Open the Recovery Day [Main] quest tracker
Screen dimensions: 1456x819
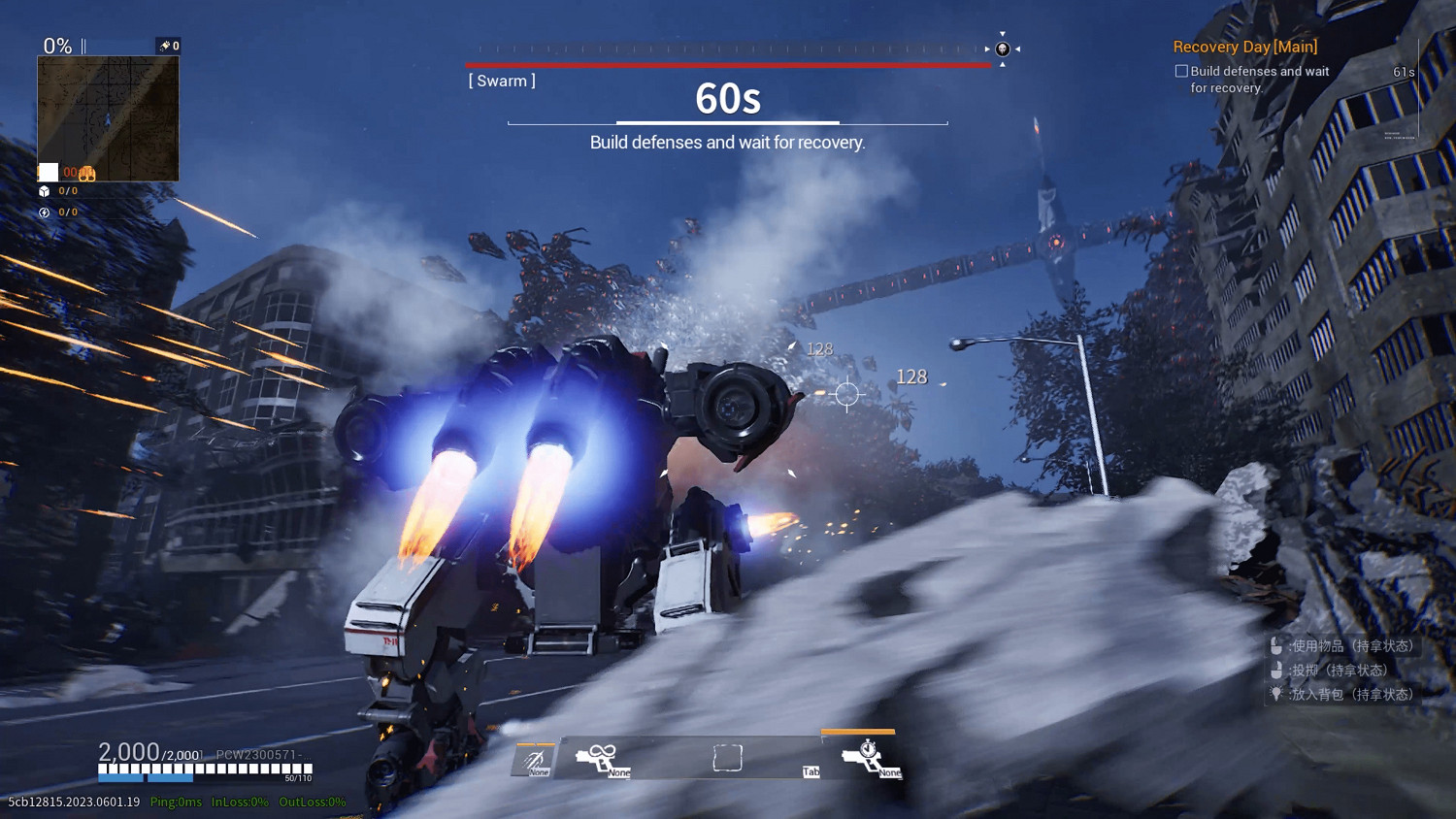(1244, 47)
